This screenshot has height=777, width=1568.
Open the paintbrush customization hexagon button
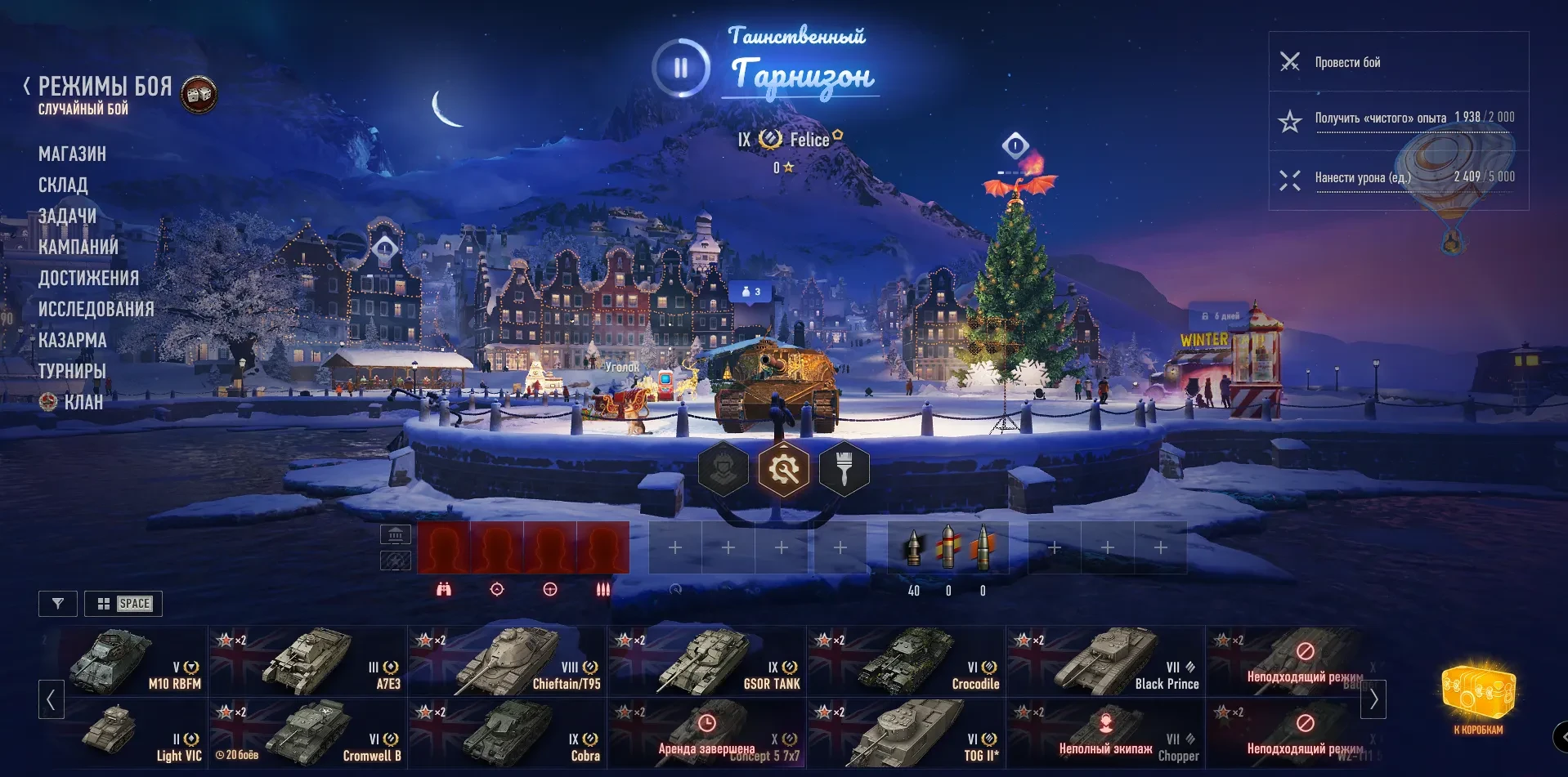[844, 469]
